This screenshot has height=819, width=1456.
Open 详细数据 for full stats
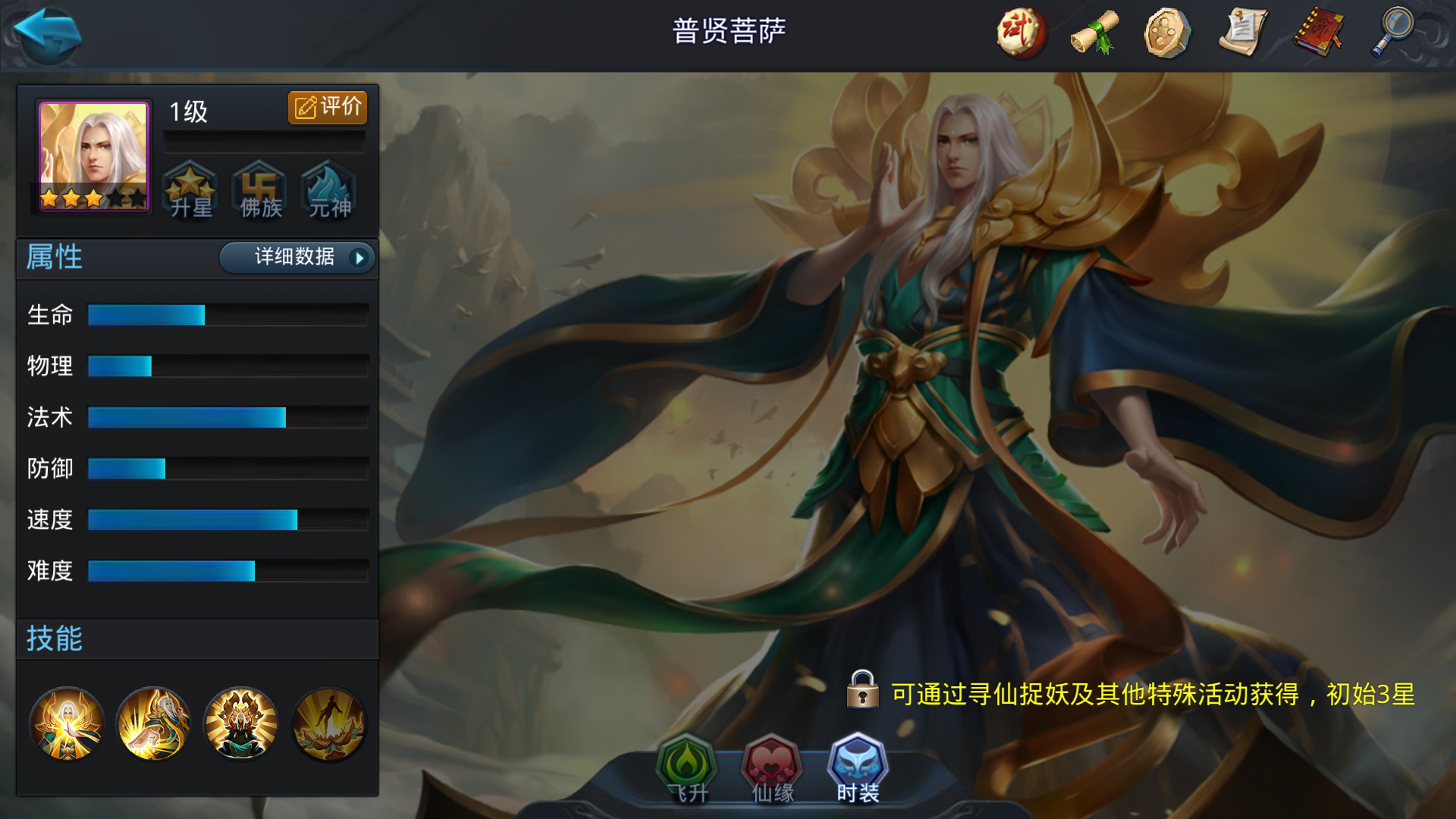point(296,258)
